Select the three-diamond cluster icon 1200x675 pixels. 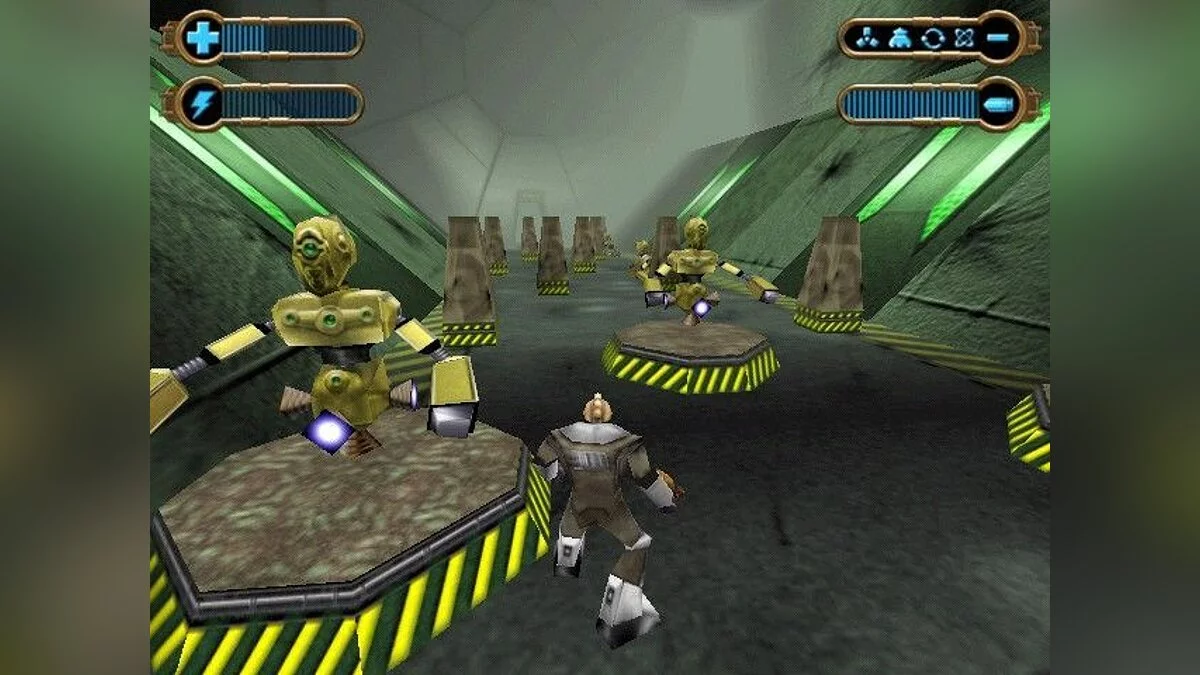pyautogui.click(x=867, y=38)
